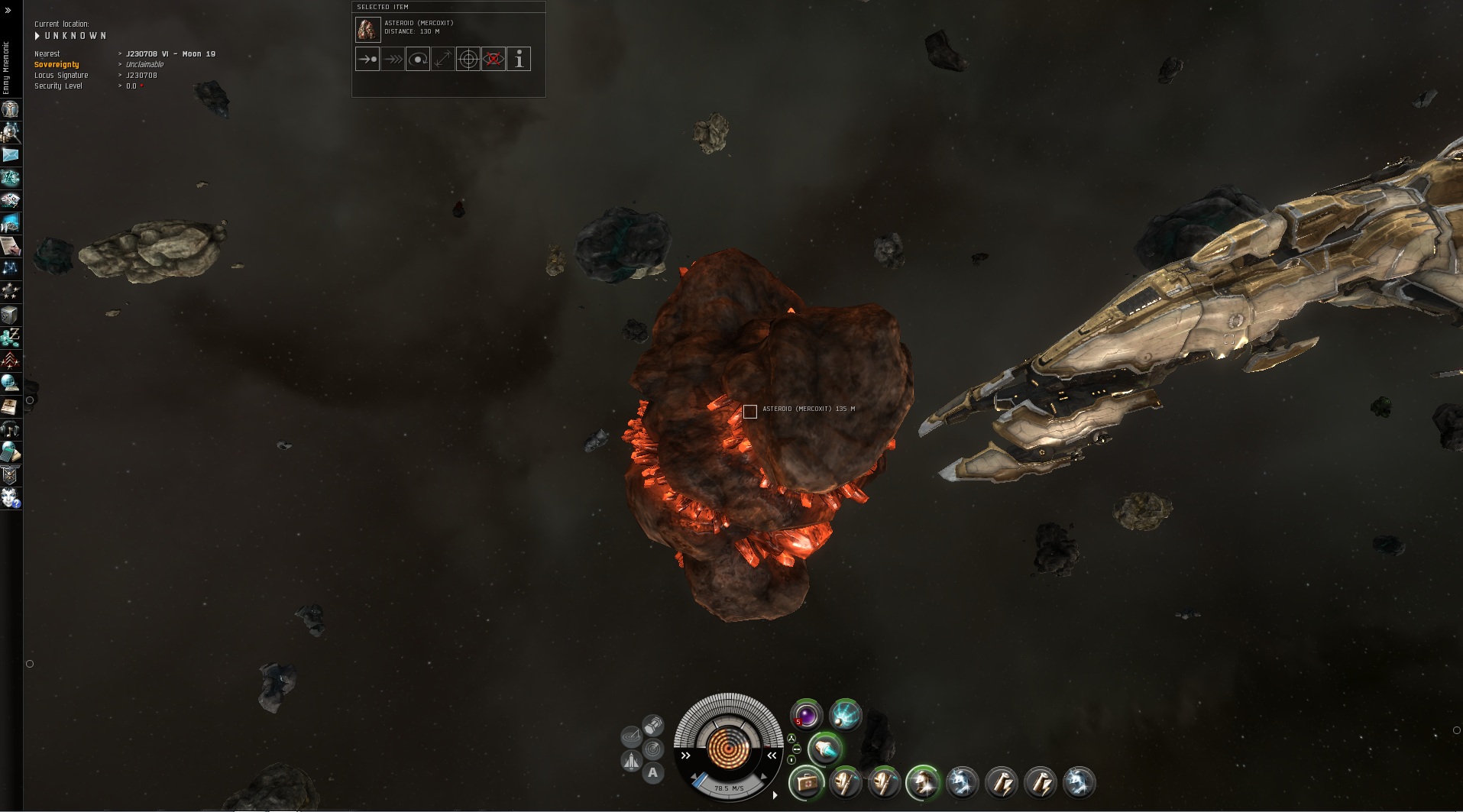Click the red crossed-eye look-at button

pyautogui.click(x=494, y=59)
